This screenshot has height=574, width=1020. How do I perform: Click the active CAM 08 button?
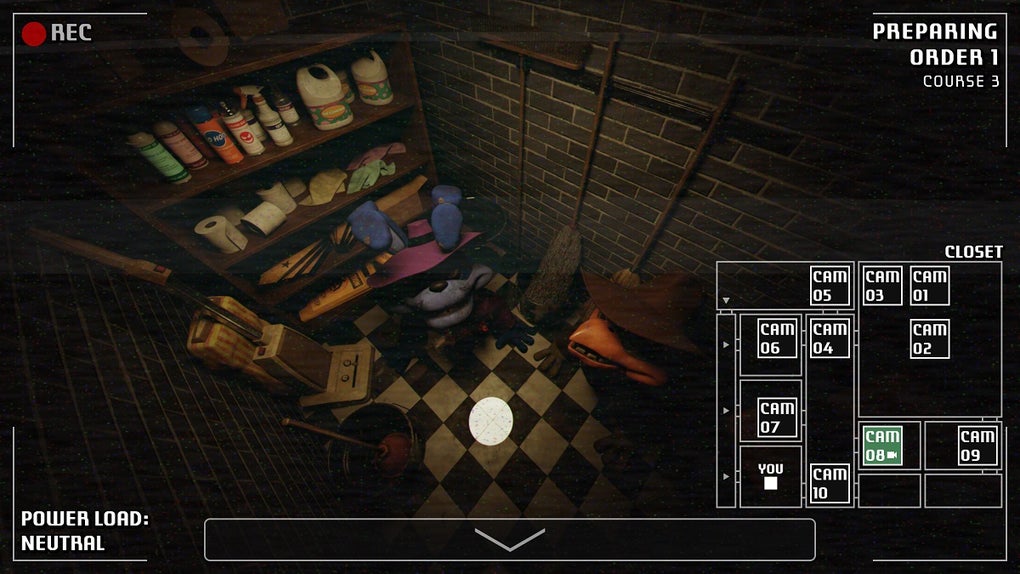pos(882,445)
